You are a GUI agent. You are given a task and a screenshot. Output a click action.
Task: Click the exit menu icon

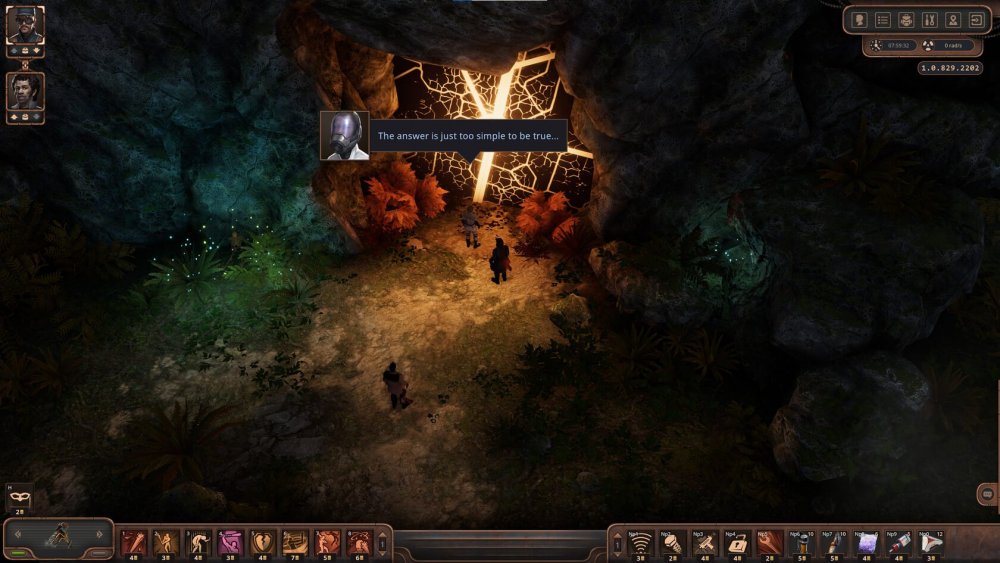[977, 19]
